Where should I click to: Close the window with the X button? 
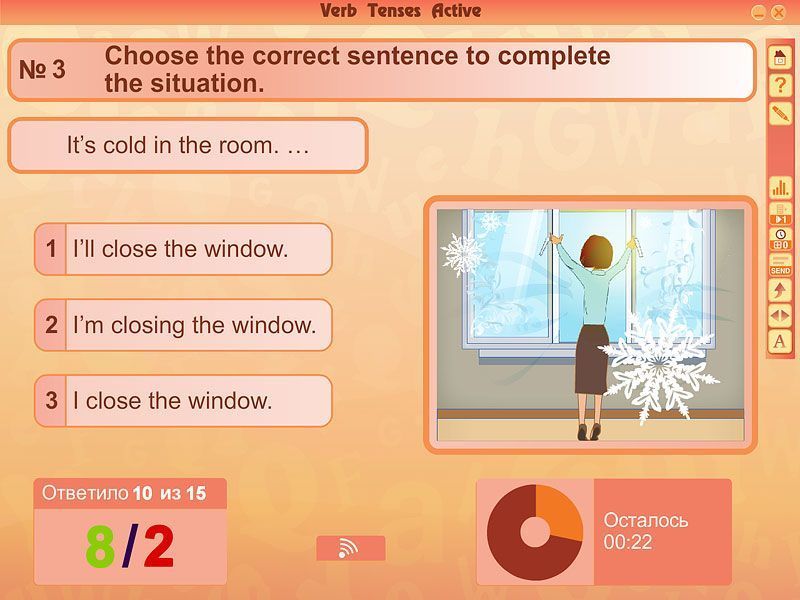click(778, 12)
